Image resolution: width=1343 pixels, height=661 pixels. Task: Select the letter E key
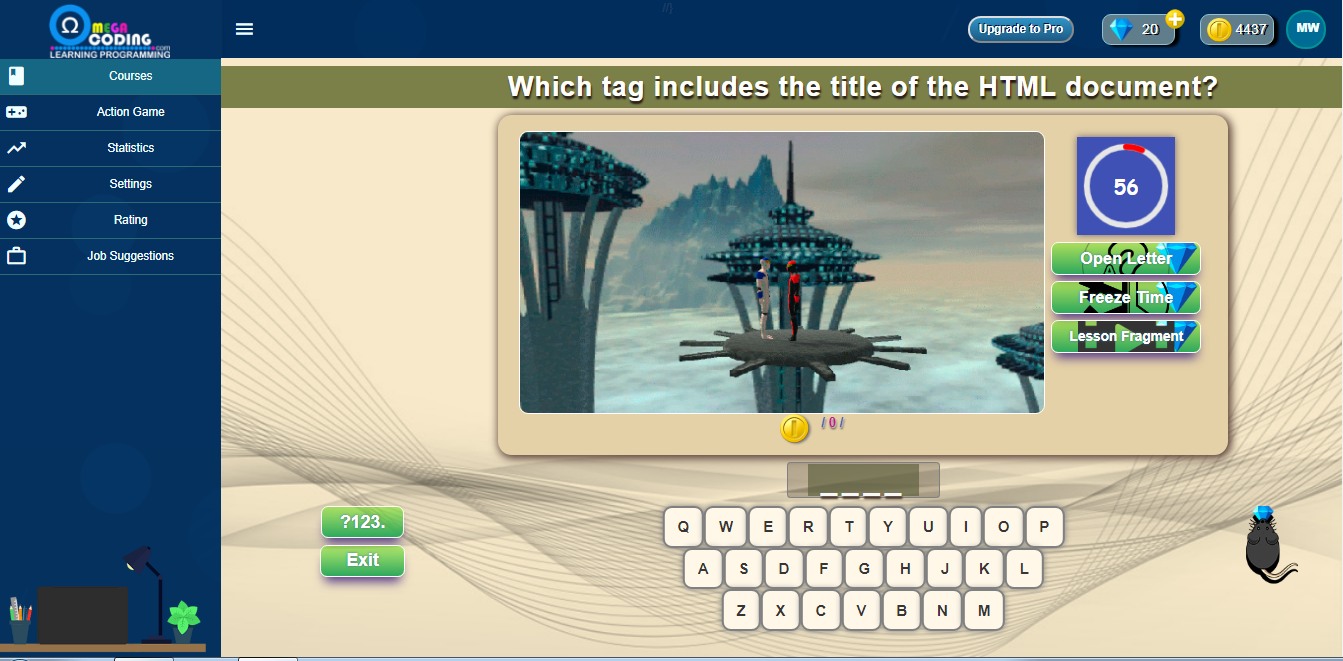point(767,527)
